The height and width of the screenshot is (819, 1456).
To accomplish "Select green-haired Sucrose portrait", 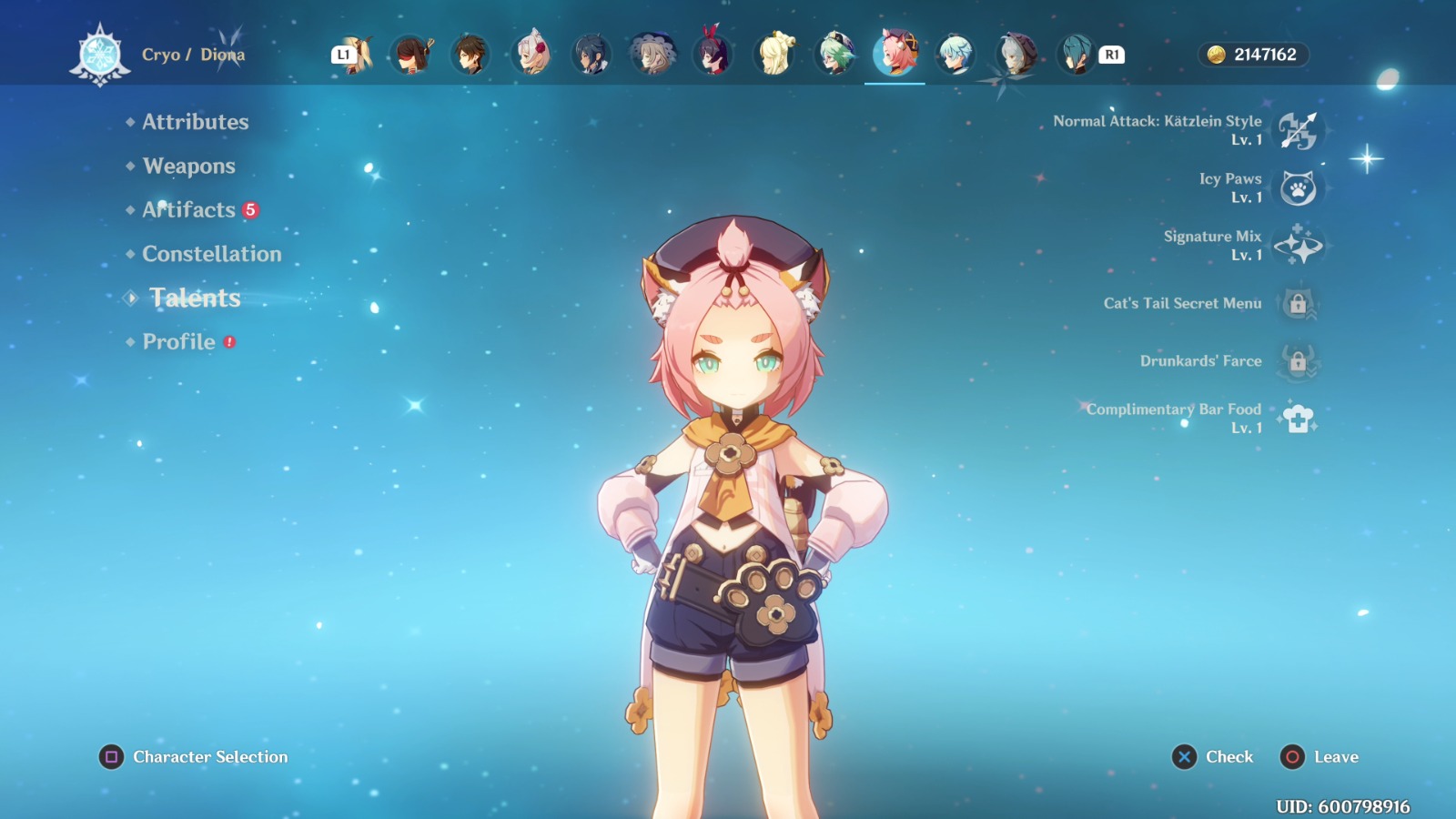I will coord(834,55).
